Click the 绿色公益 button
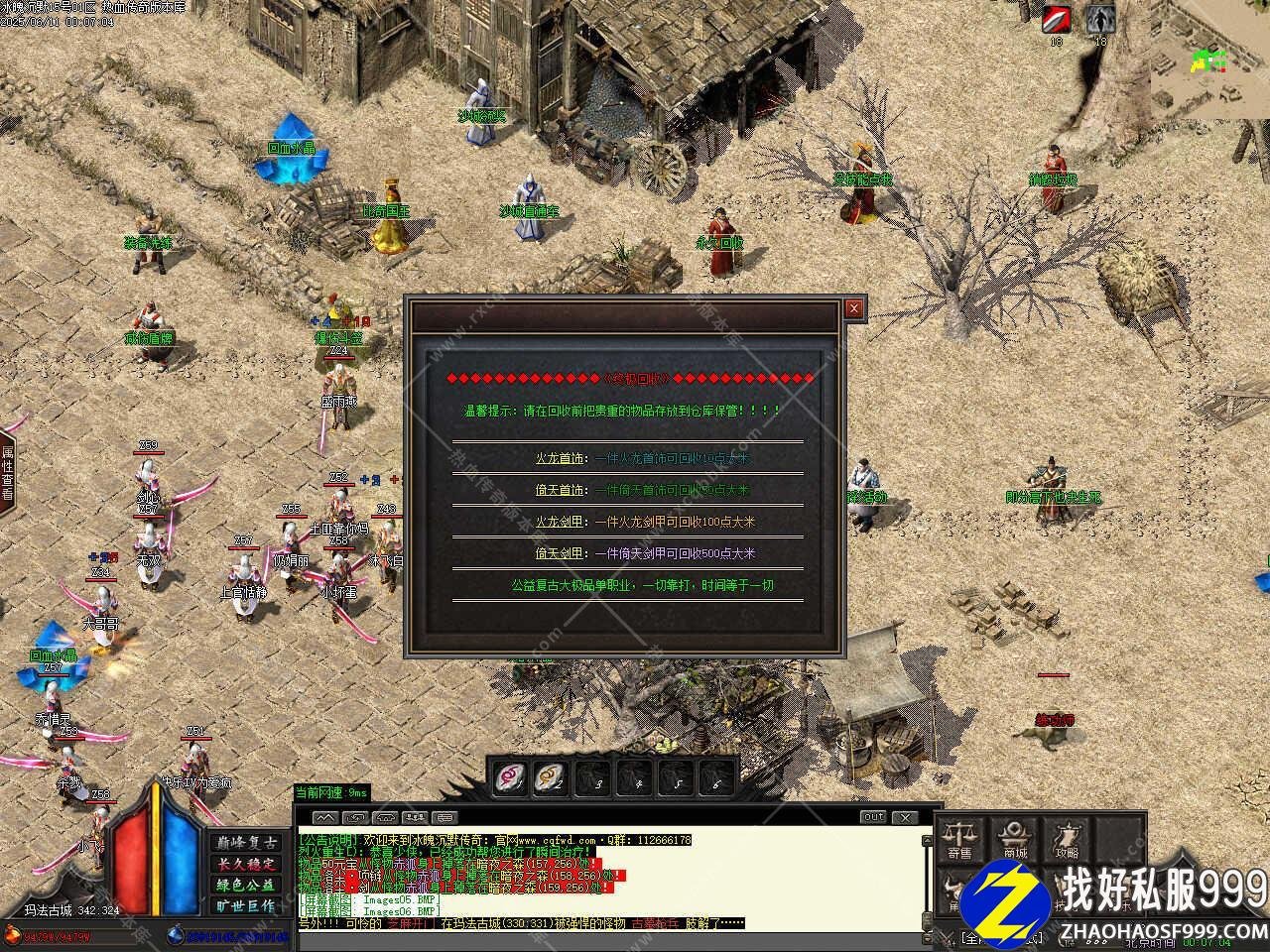Image resolution: width=1270 pixels, height=952 pixels. pyautogui.click(x=245, y=885)
